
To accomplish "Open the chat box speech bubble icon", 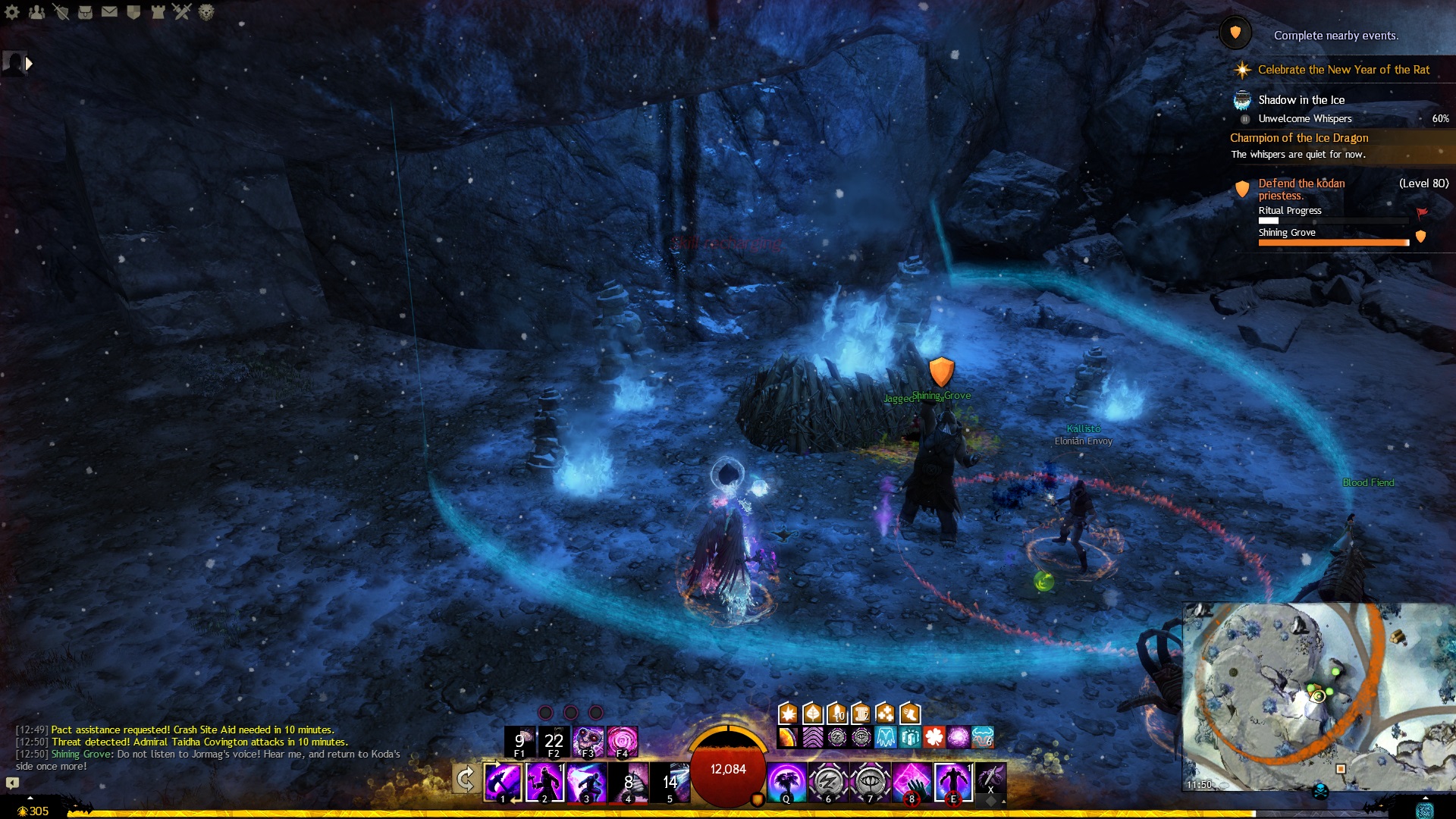I will pyautogui.click(x=13, y=783).
